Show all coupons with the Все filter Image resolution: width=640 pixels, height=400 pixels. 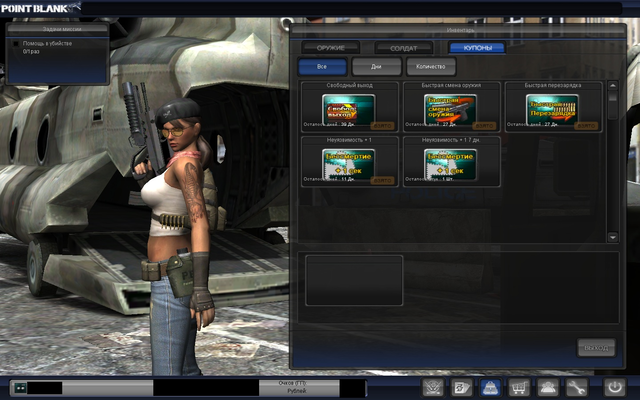point(322,67)
